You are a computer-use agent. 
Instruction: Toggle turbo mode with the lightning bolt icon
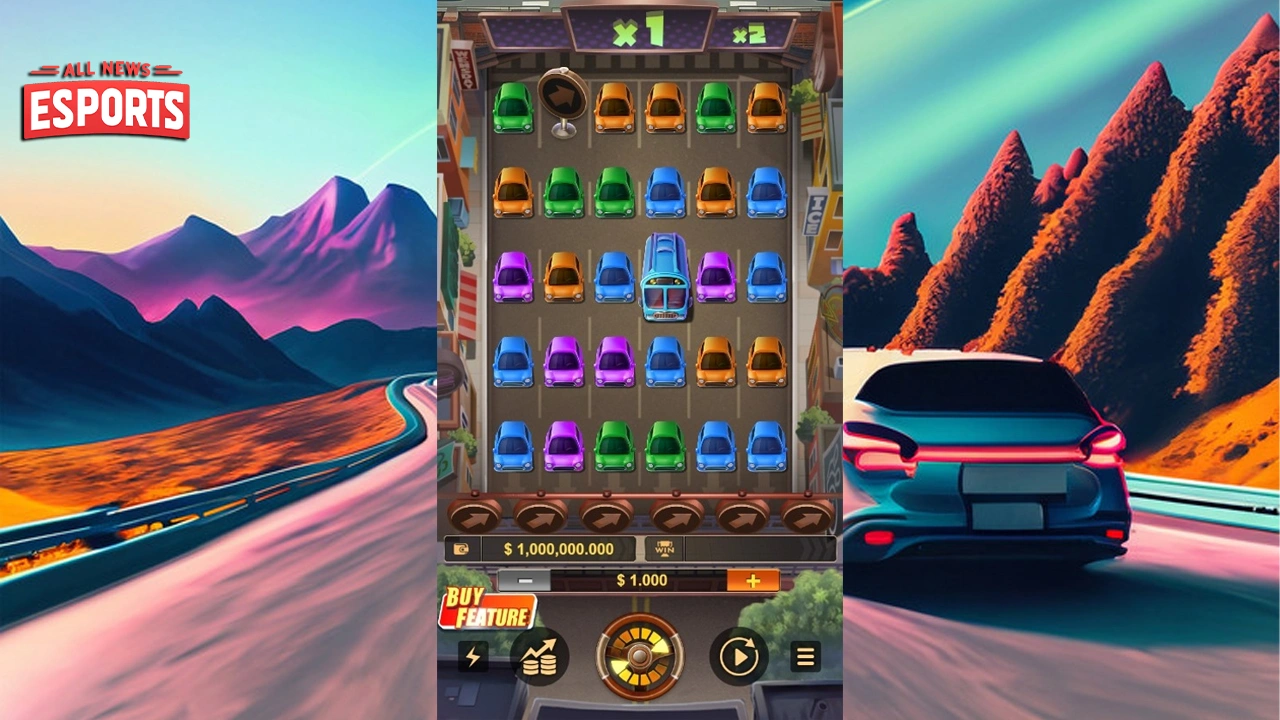473,656
